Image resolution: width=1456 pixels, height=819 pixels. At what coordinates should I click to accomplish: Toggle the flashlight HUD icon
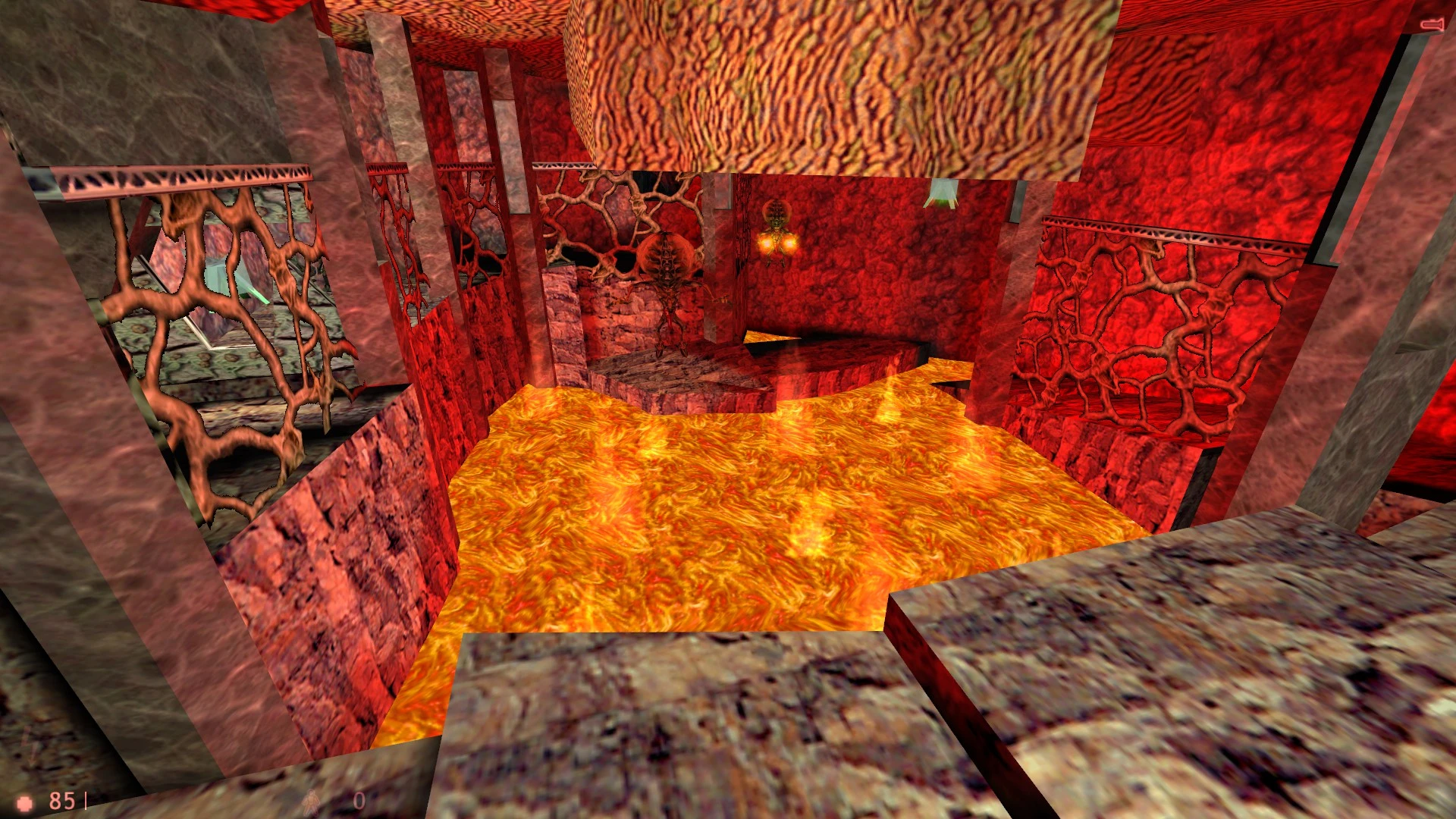tap(1431, 25)
